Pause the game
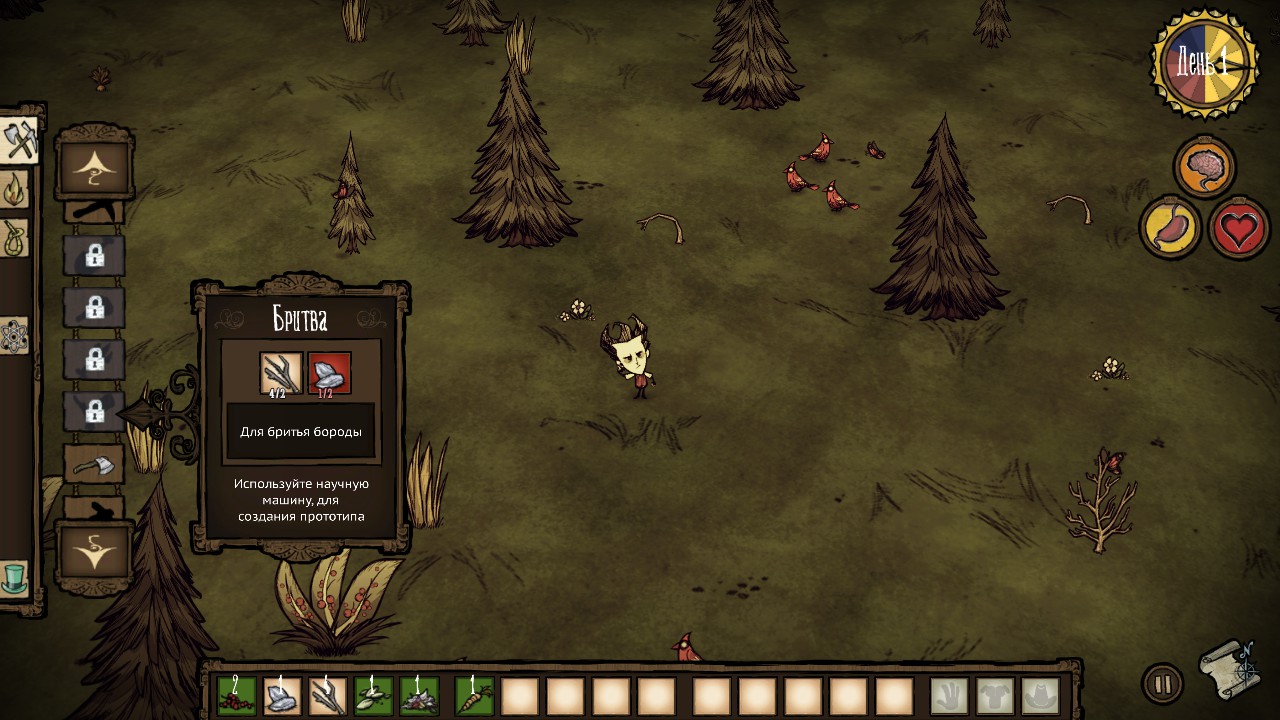 (x=1162, y=684)
